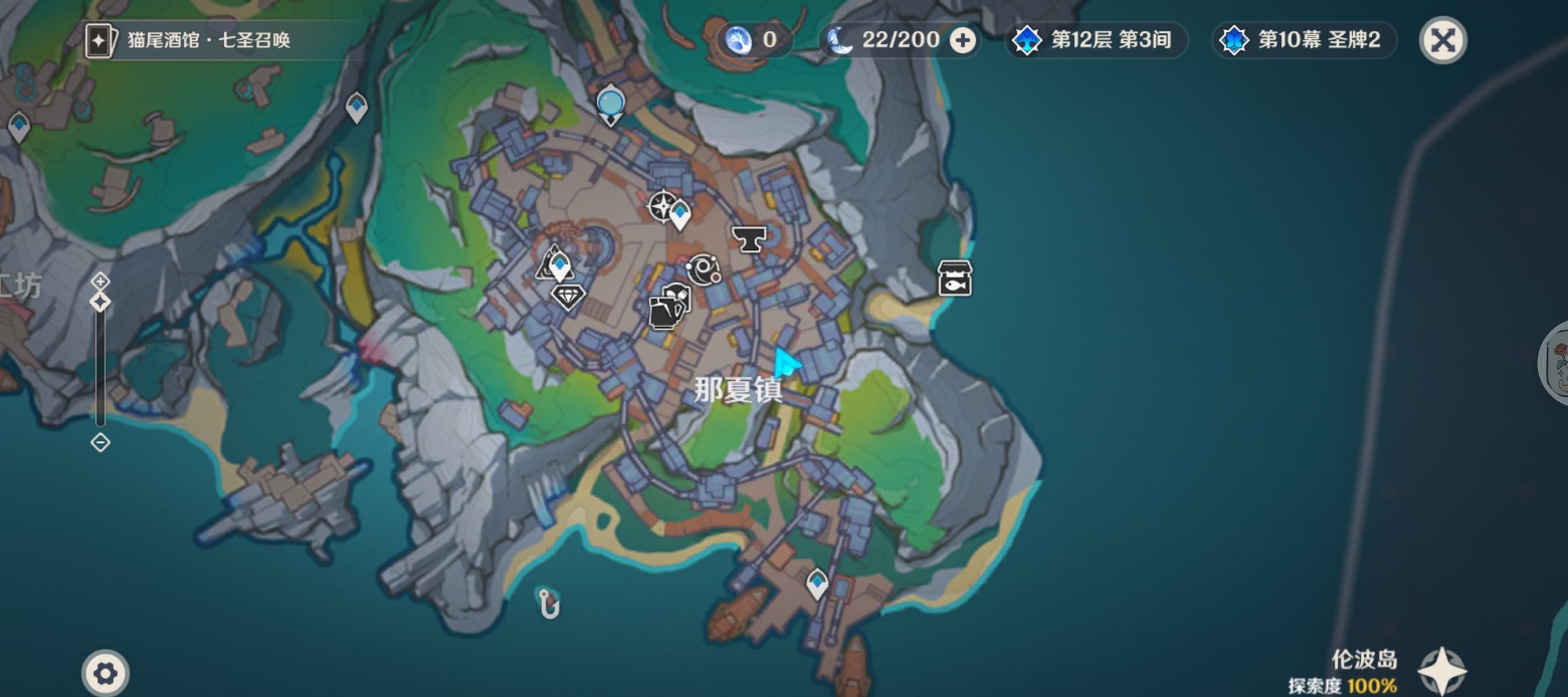Select the diamond souvenir shop marker
1568x697 pixels.
click(568, 296)
